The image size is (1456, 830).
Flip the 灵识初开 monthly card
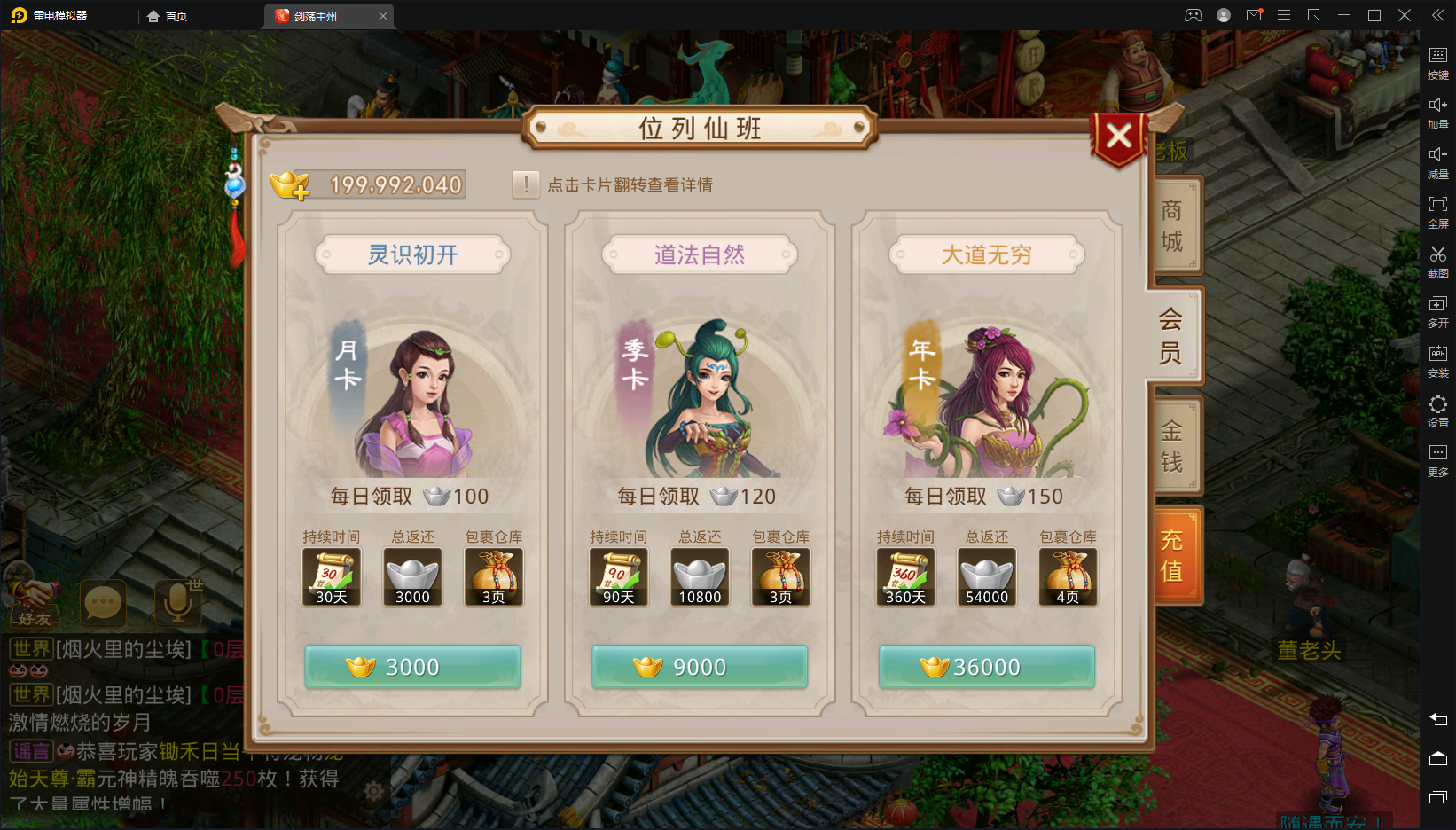coord(412,399)
